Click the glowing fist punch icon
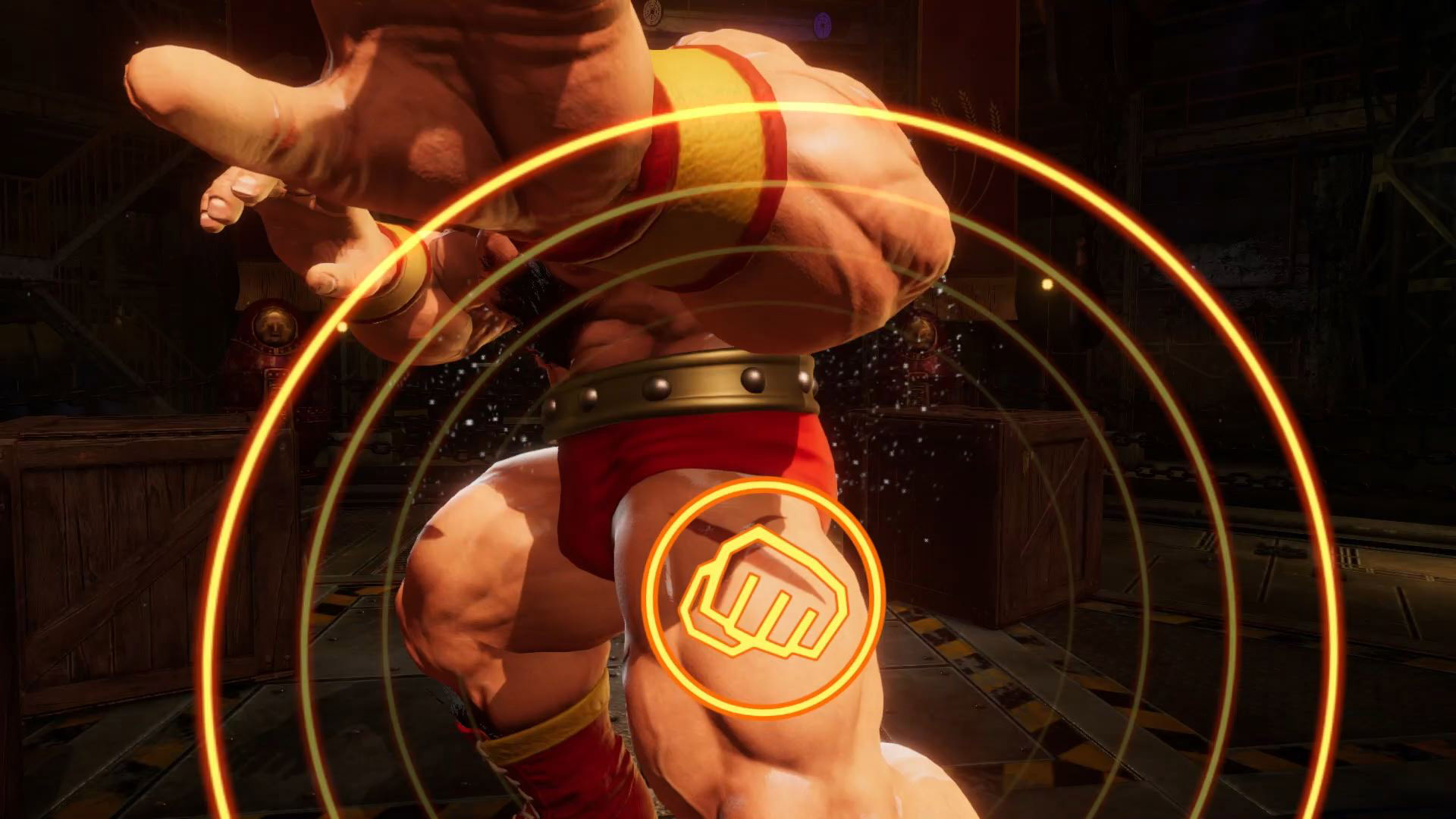Viewport: 1456px width, 819px height. point(763,598)
